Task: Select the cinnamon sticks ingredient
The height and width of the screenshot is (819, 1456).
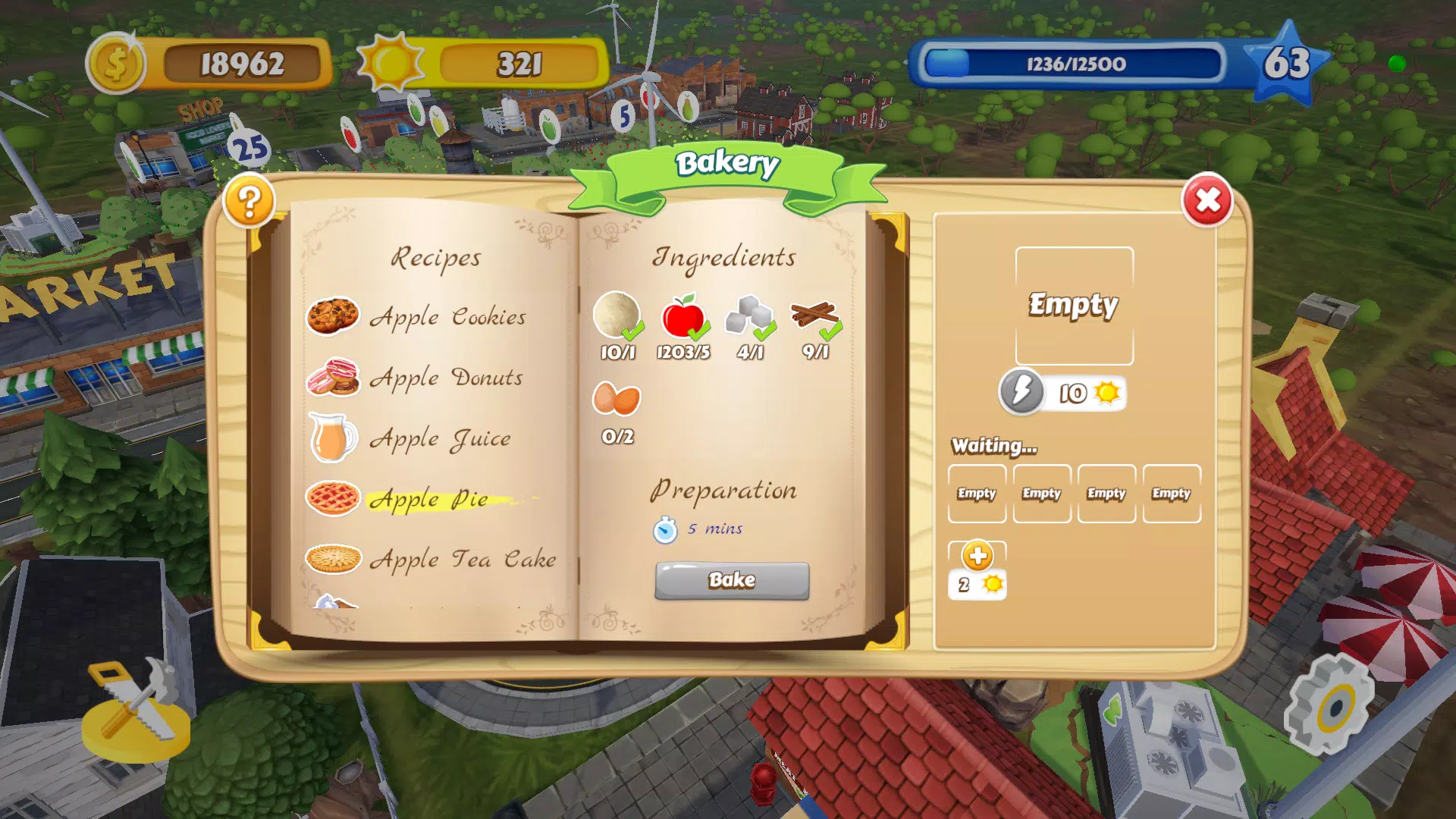Action: tap(814, 315)
